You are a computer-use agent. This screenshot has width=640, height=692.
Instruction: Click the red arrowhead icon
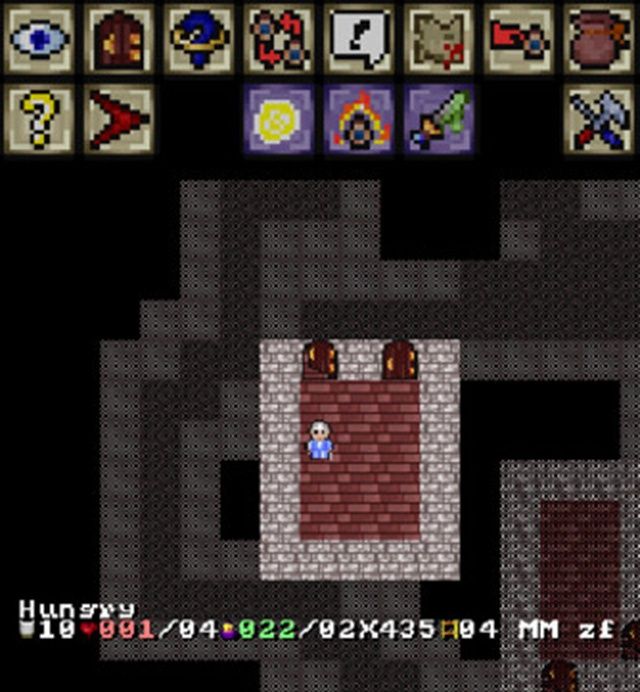(x=119, y=119)
